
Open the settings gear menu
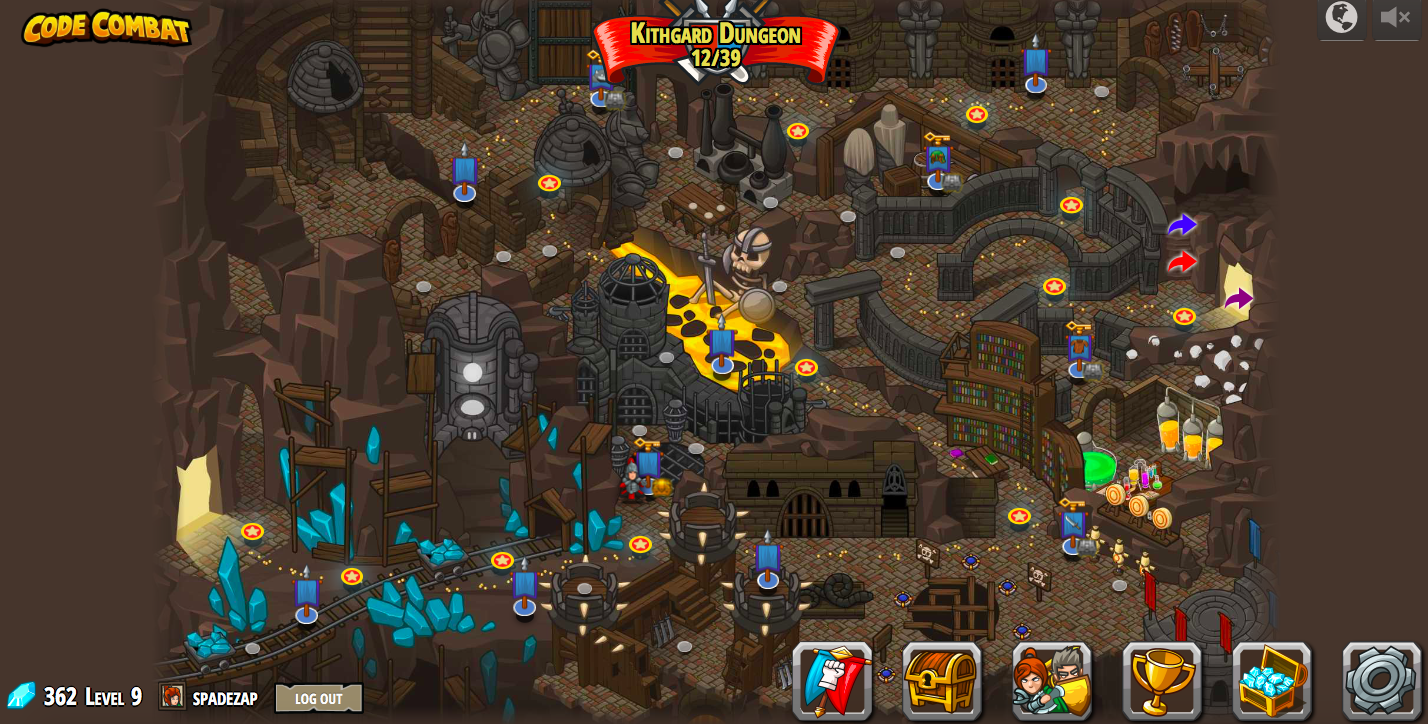(1381, 681)
